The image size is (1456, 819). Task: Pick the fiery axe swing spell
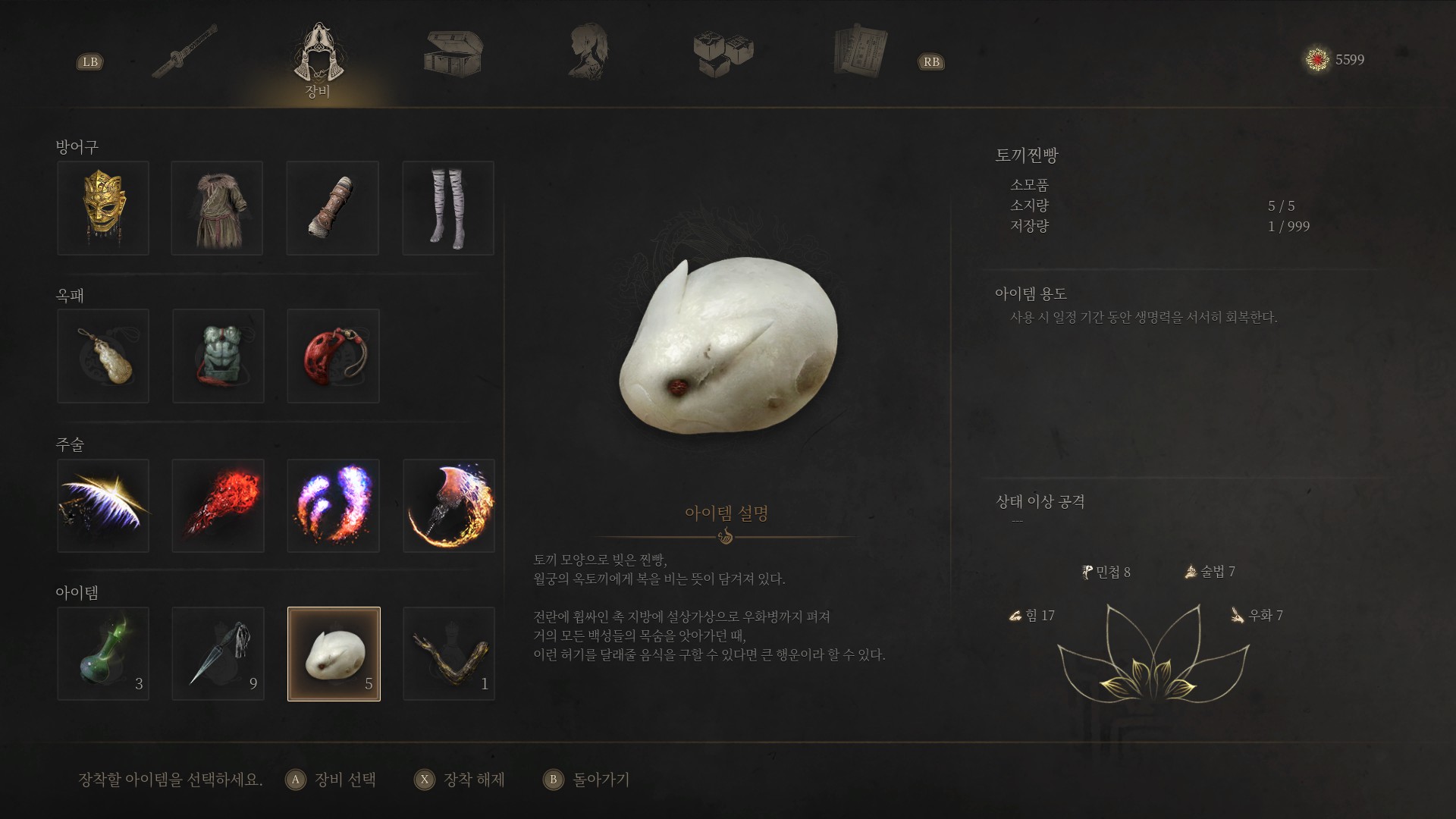tap(449, 505)
